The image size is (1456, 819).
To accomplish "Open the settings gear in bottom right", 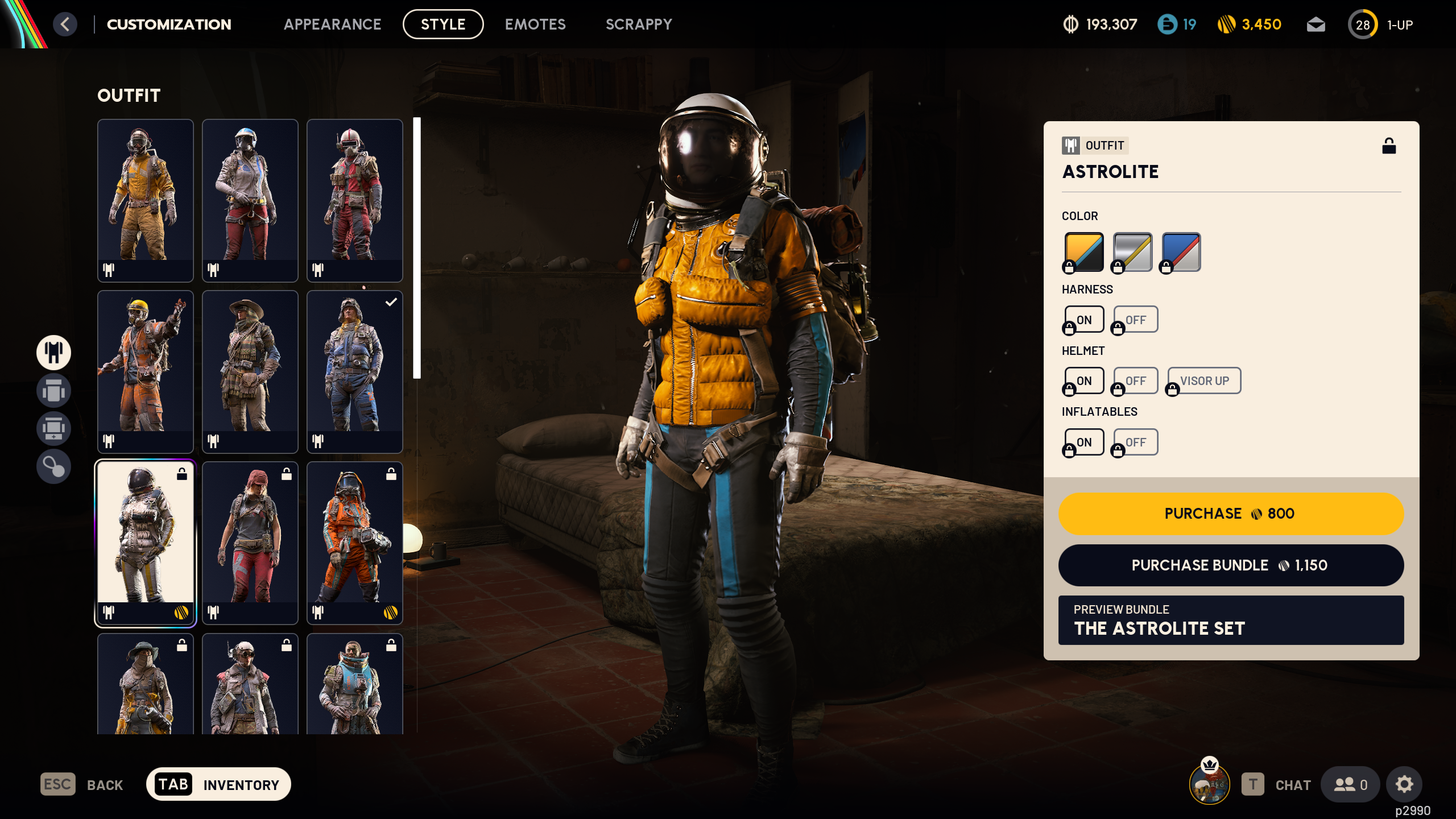I will tap(1404, 784).
